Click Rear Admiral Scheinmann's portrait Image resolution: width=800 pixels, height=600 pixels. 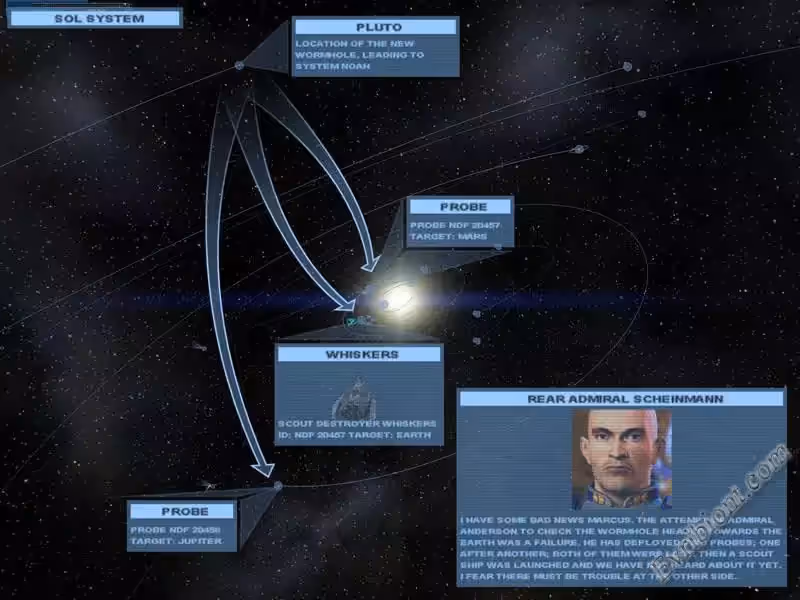[621, 458]
